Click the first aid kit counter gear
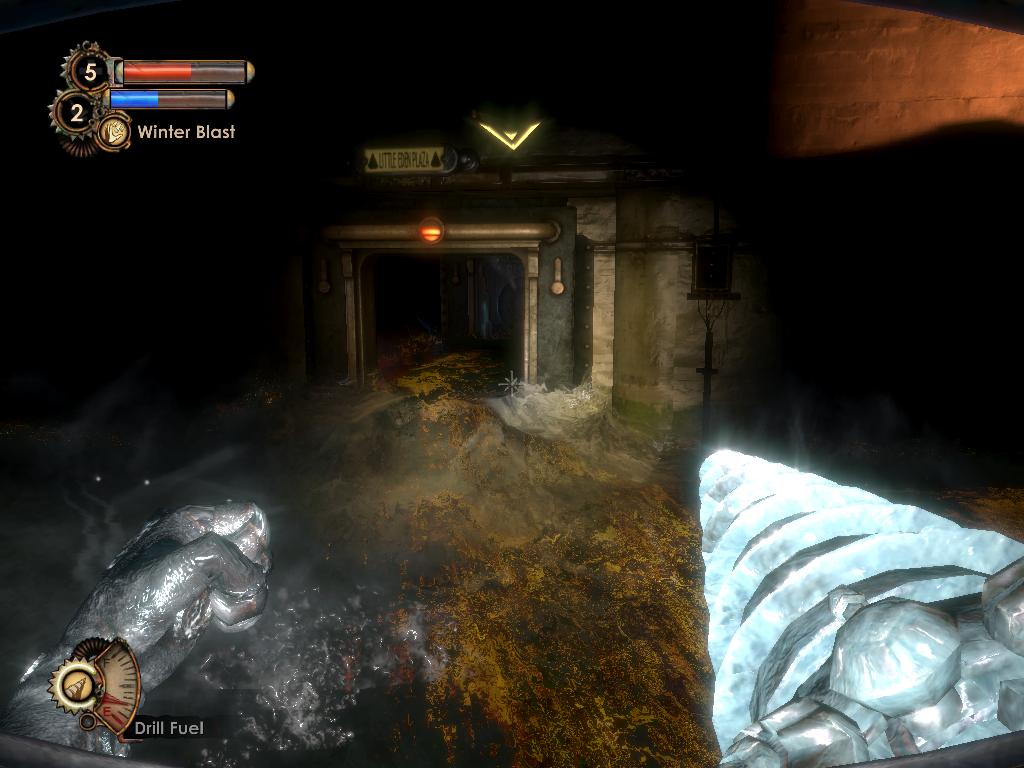Image resolution: width=1024 pixels, height=768 pixels. pos(90,71)
